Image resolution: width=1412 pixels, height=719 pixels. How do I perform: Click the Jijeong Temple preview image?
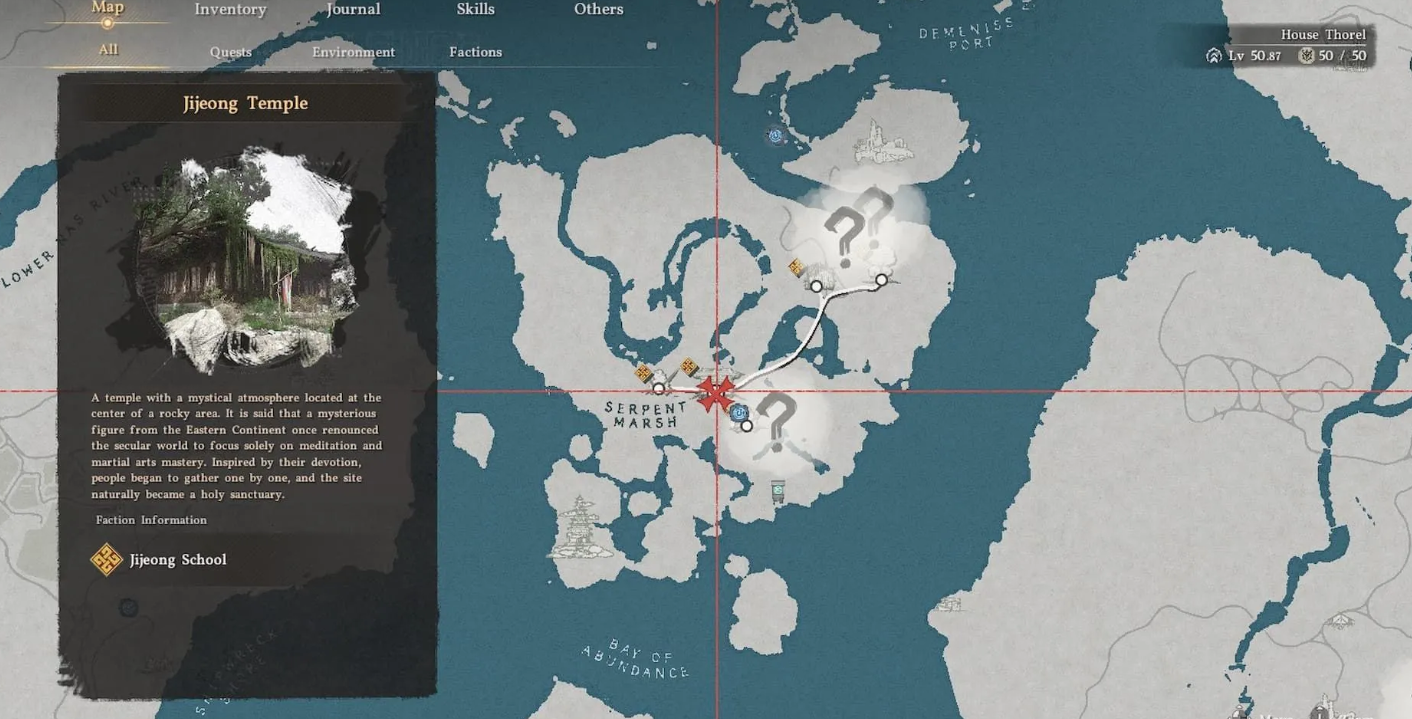pyautogui.click(x=245, y=260)
